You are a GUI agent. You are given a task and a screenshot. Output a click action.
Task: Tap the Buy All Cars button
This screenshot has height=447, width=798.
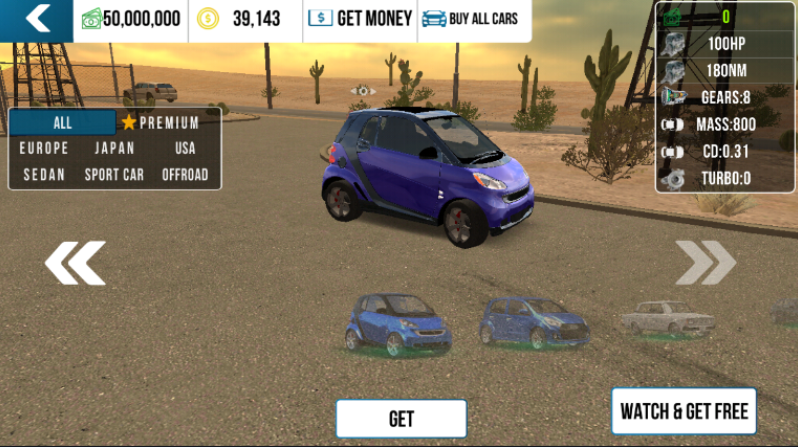click(x=470, y=19)
